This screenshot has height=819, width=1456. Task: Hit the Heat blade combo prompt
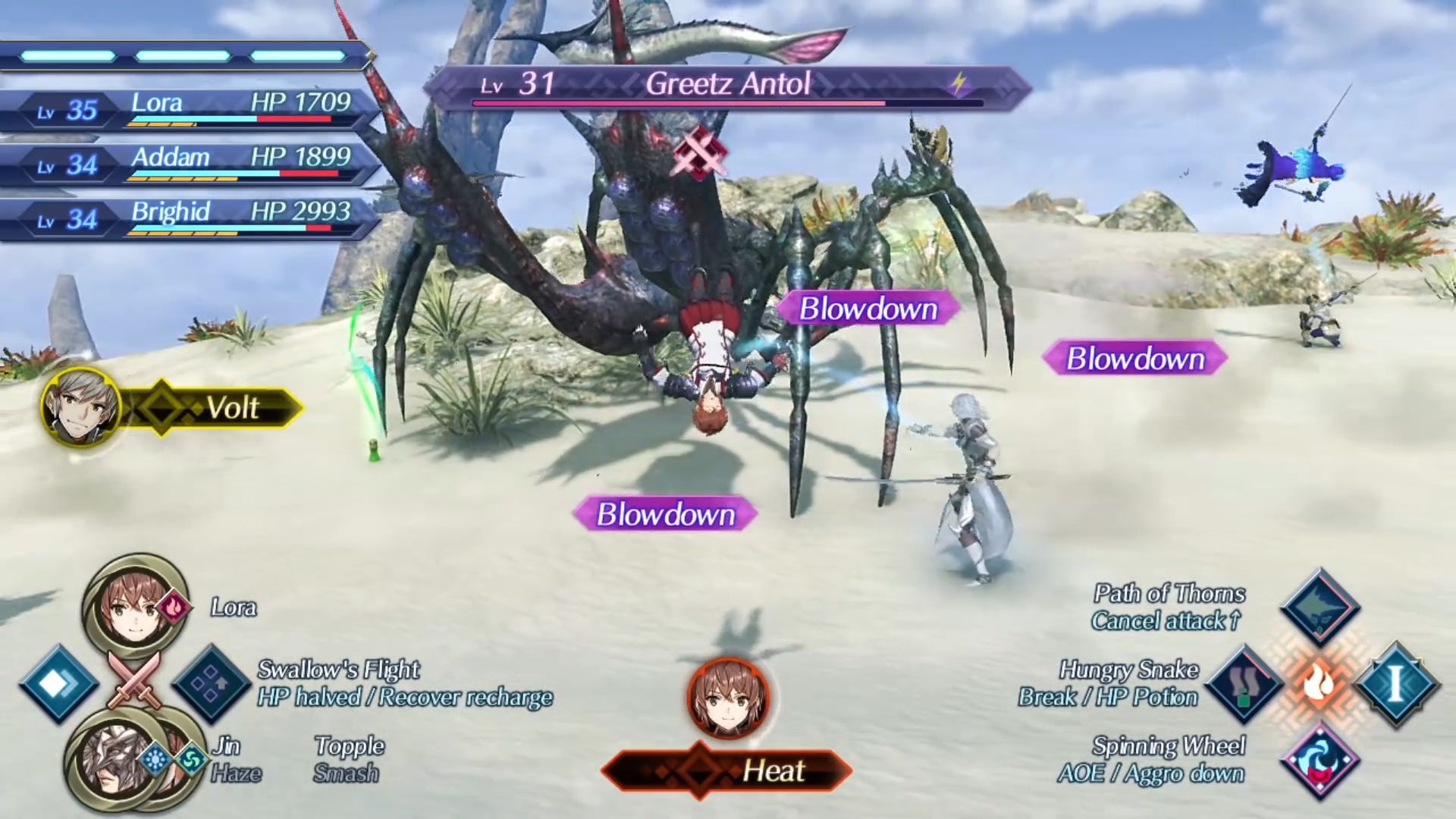[x=728, y=770]
